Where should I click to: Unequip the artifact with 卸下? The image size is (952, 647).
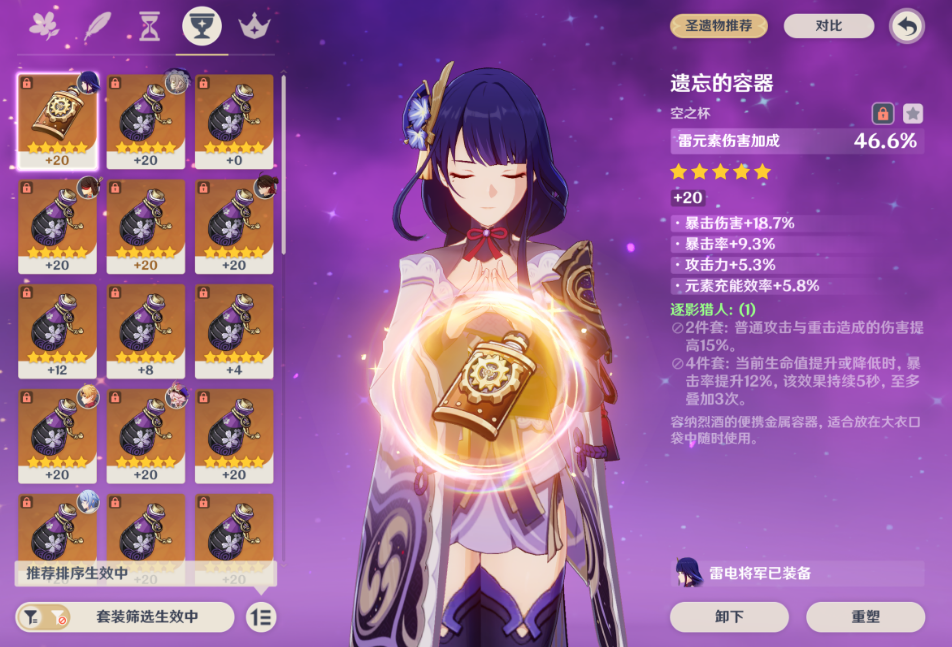point(729,617)
